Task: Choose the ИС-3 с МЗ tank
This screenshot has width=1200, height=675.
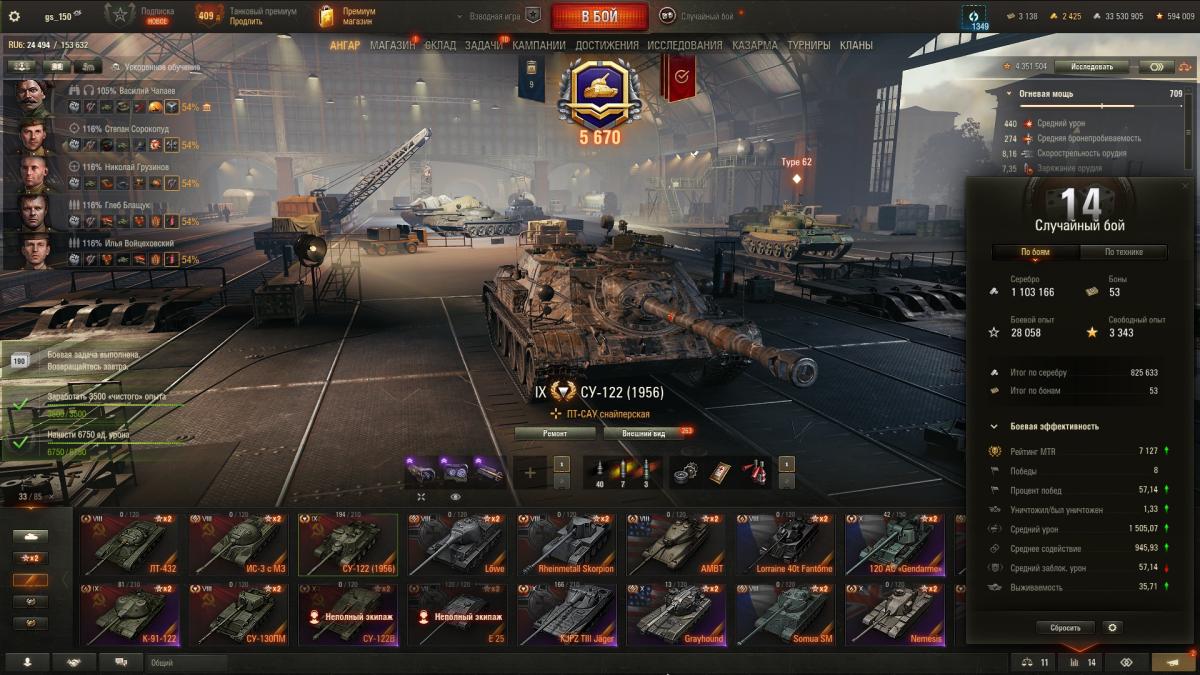Action: [239, 543]
